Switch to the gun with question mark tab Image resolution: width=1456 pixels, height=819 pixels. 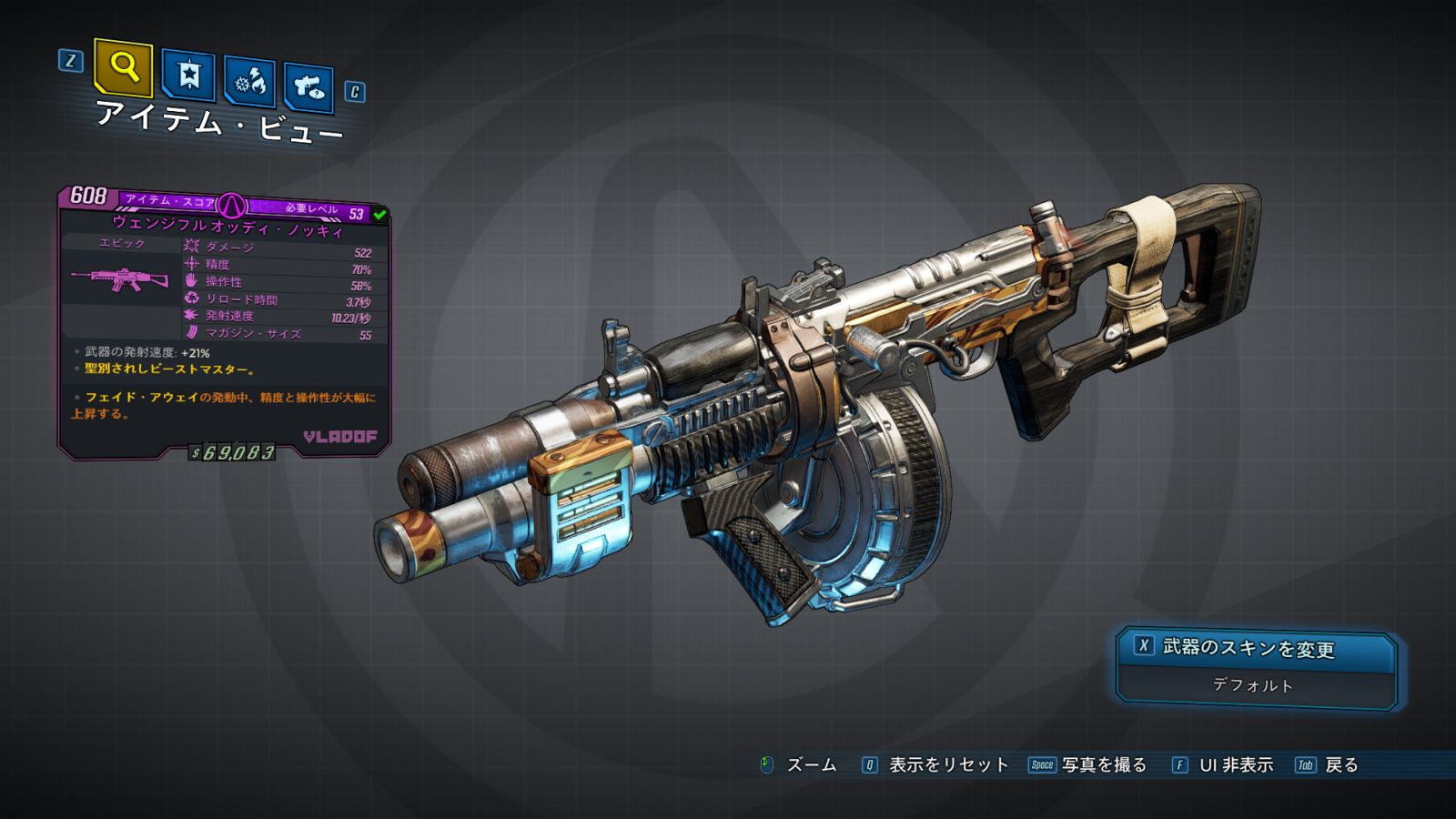pyautogui.click(x=308, y=87)
